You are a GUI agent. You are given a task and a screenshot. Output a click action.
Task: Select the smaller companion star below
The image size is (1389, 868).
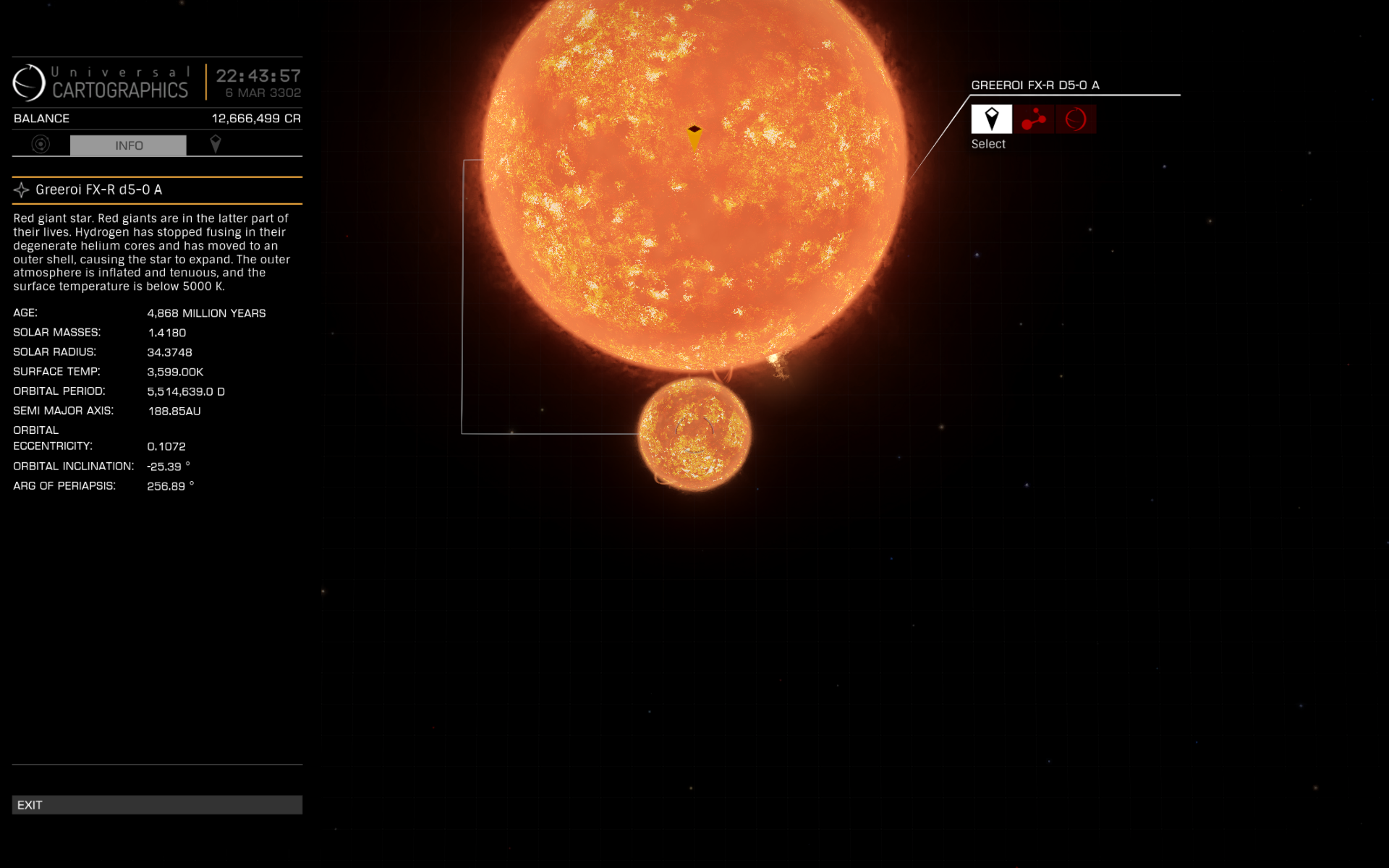[694, 434]
